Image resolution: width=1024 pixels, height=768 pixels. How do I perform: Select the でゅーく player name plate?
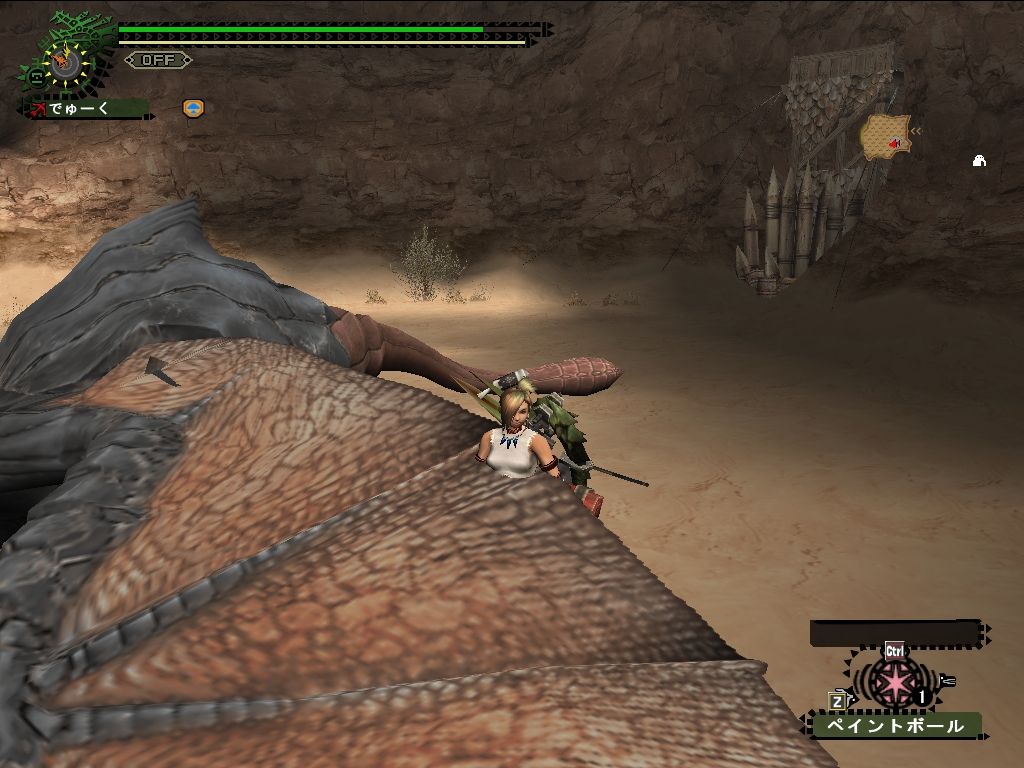[x=88, y=108]
